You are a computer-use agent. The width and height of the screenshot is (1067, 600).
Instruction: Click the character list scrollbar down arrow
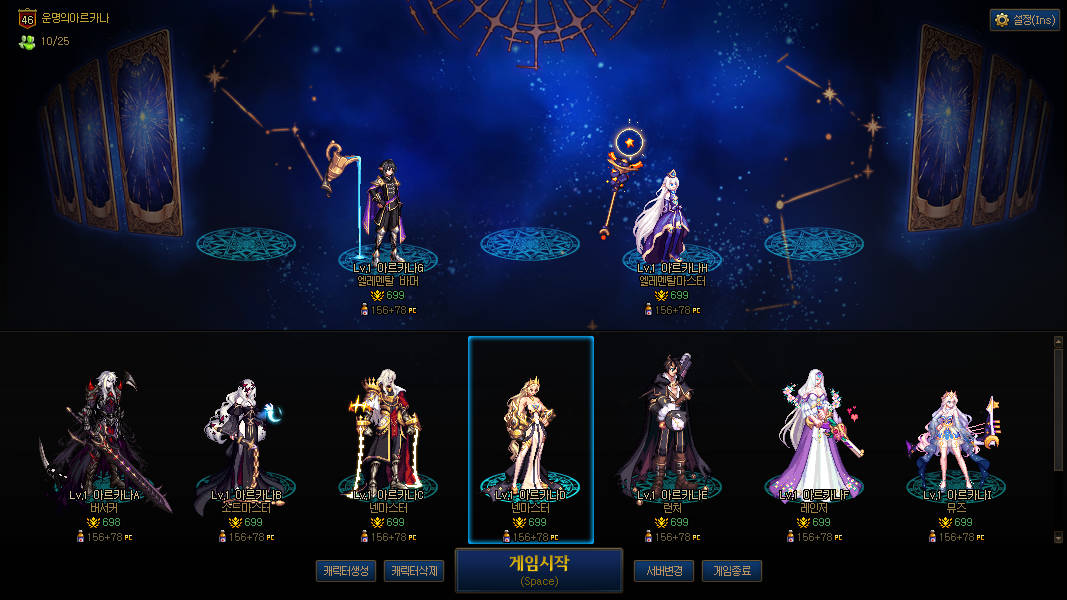coord(1059,537)
